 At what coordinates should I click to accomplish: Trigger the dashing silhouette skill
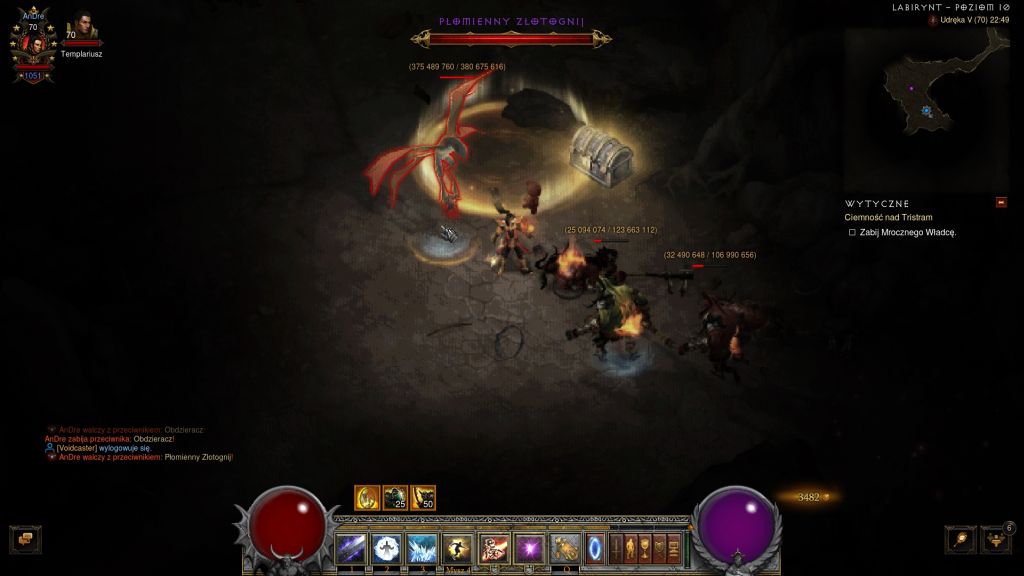(x=458, y=548)
